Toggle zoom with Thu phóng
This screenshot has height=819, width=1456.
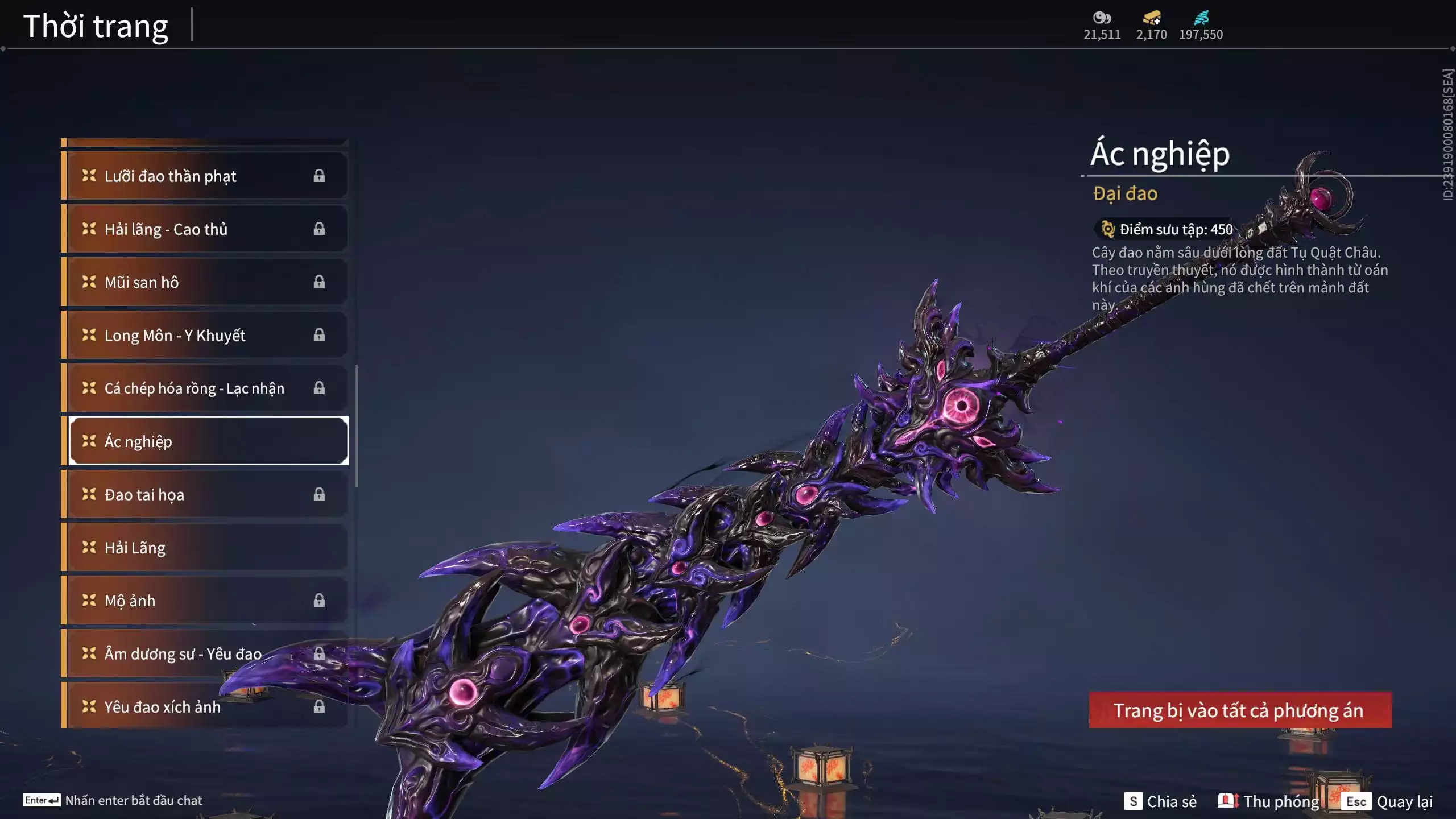(1269, 801)
